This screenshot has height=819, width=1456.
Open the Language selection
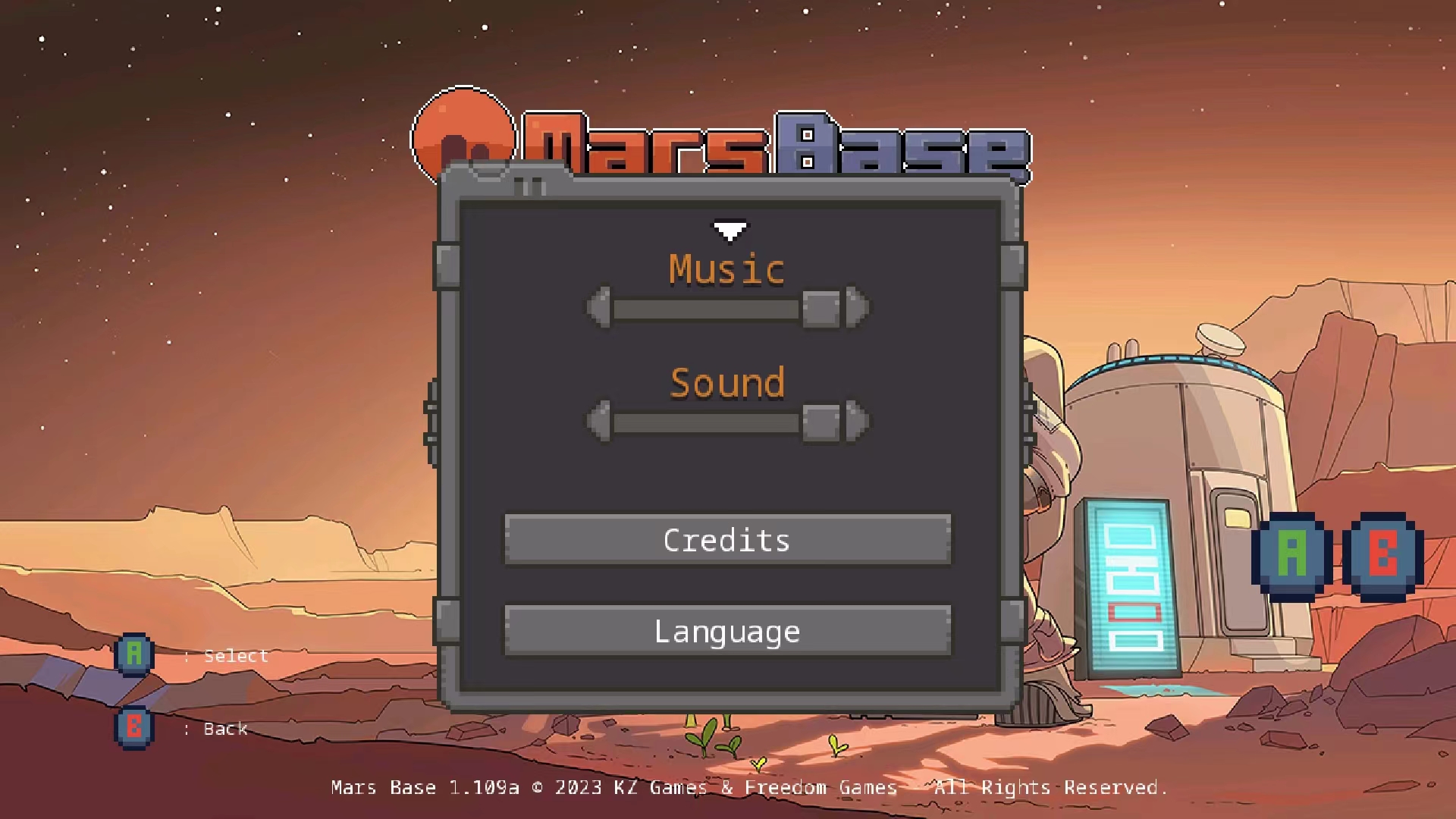[x=726, y=631]
